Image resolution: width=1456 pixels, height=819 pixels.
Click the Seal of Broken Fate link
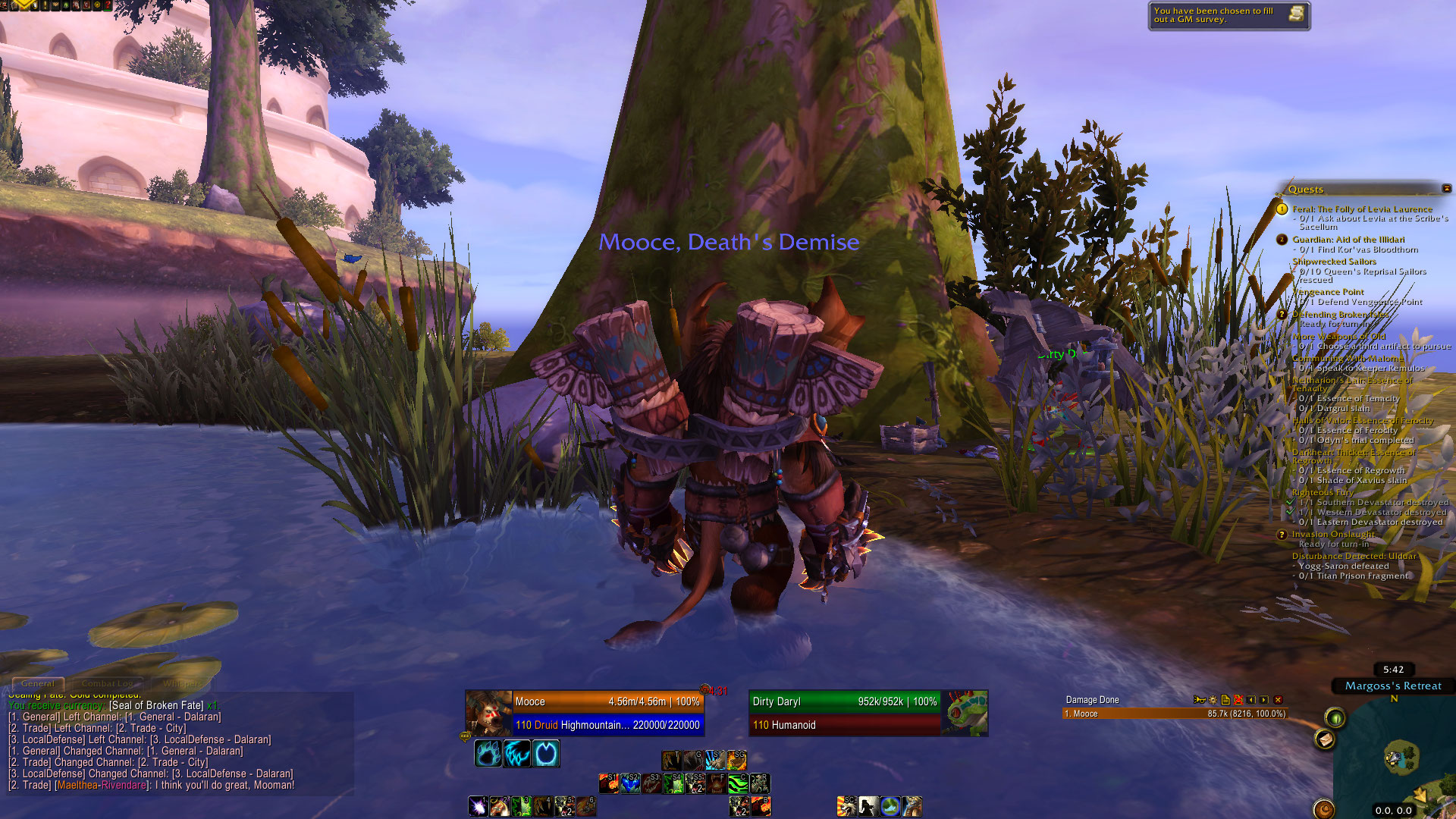tap(156, 705)
